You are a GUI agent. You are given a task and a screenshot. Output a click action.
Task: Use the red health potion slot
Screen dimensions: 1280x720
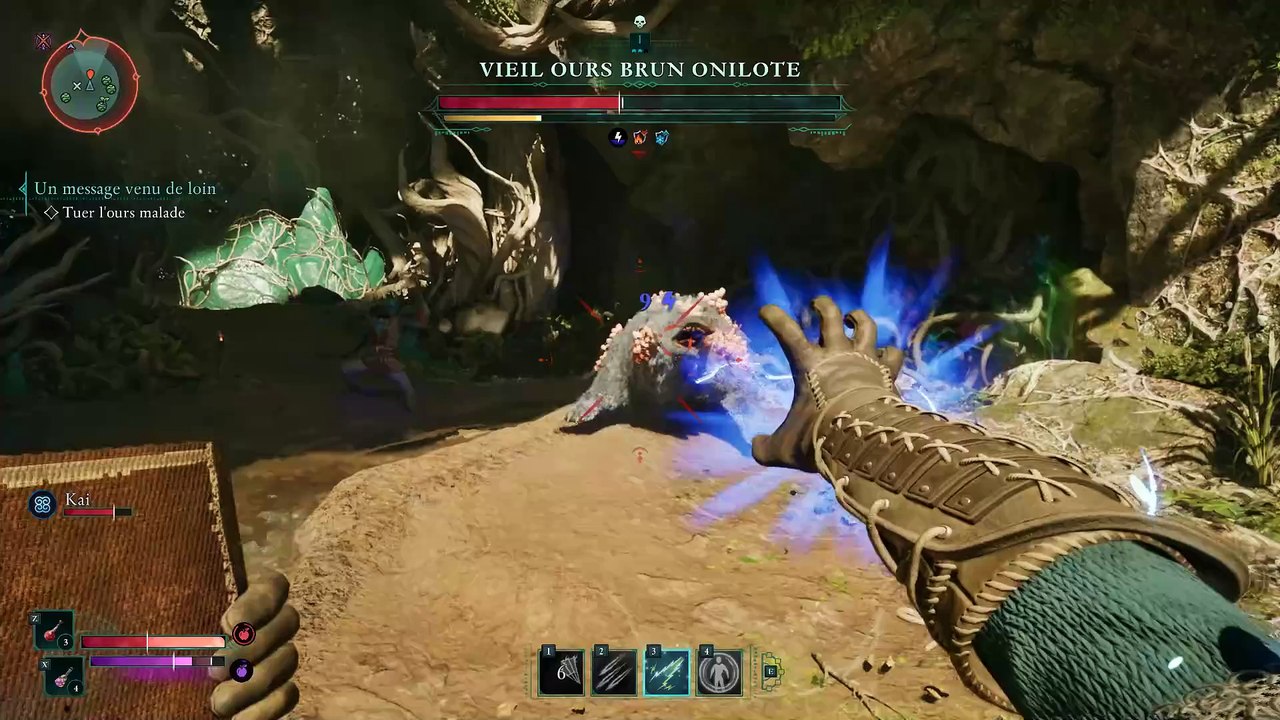[54, 630]
